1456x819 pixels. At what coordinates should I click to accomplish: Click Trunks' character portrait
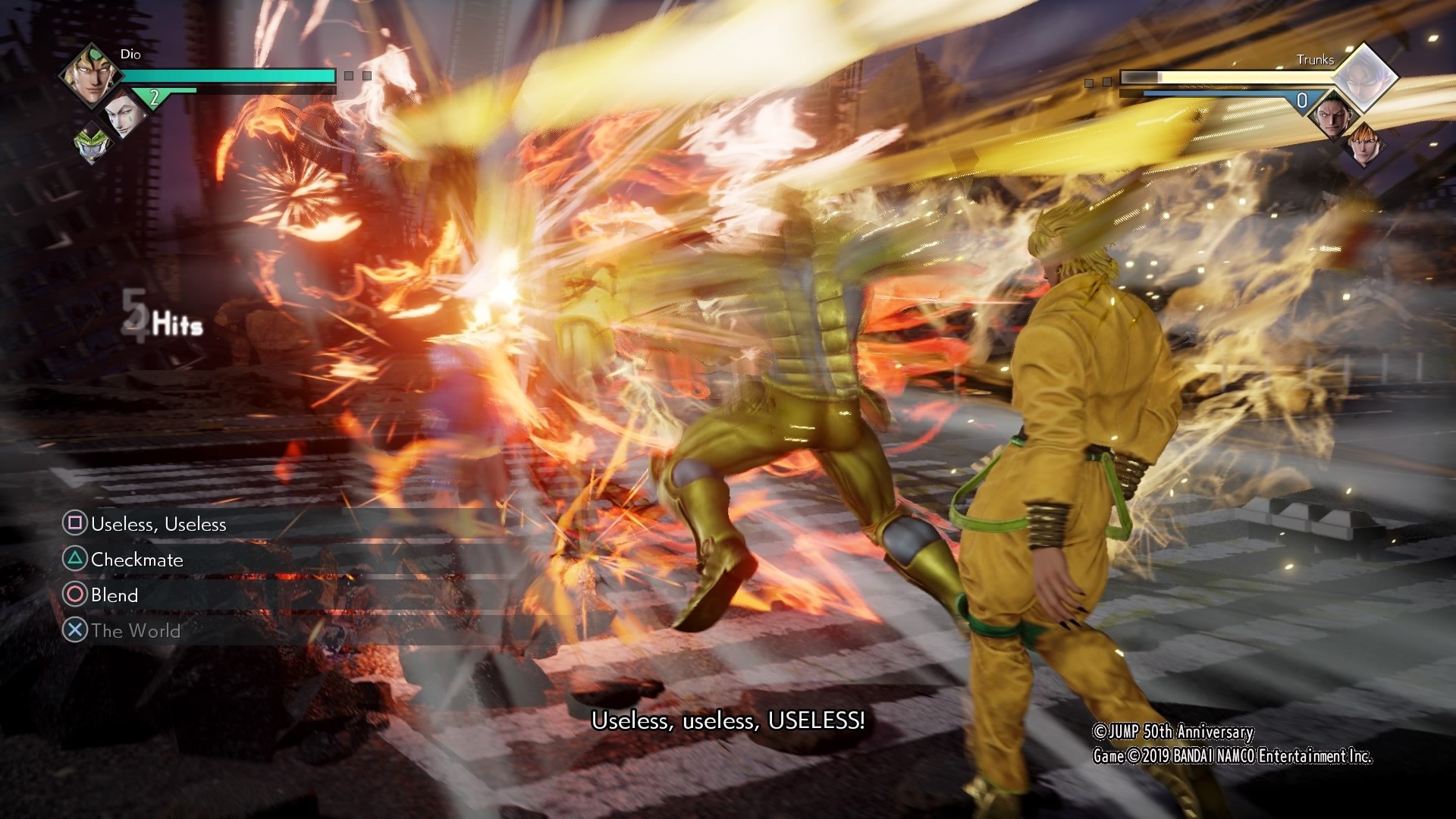[x=1364, y=78]
